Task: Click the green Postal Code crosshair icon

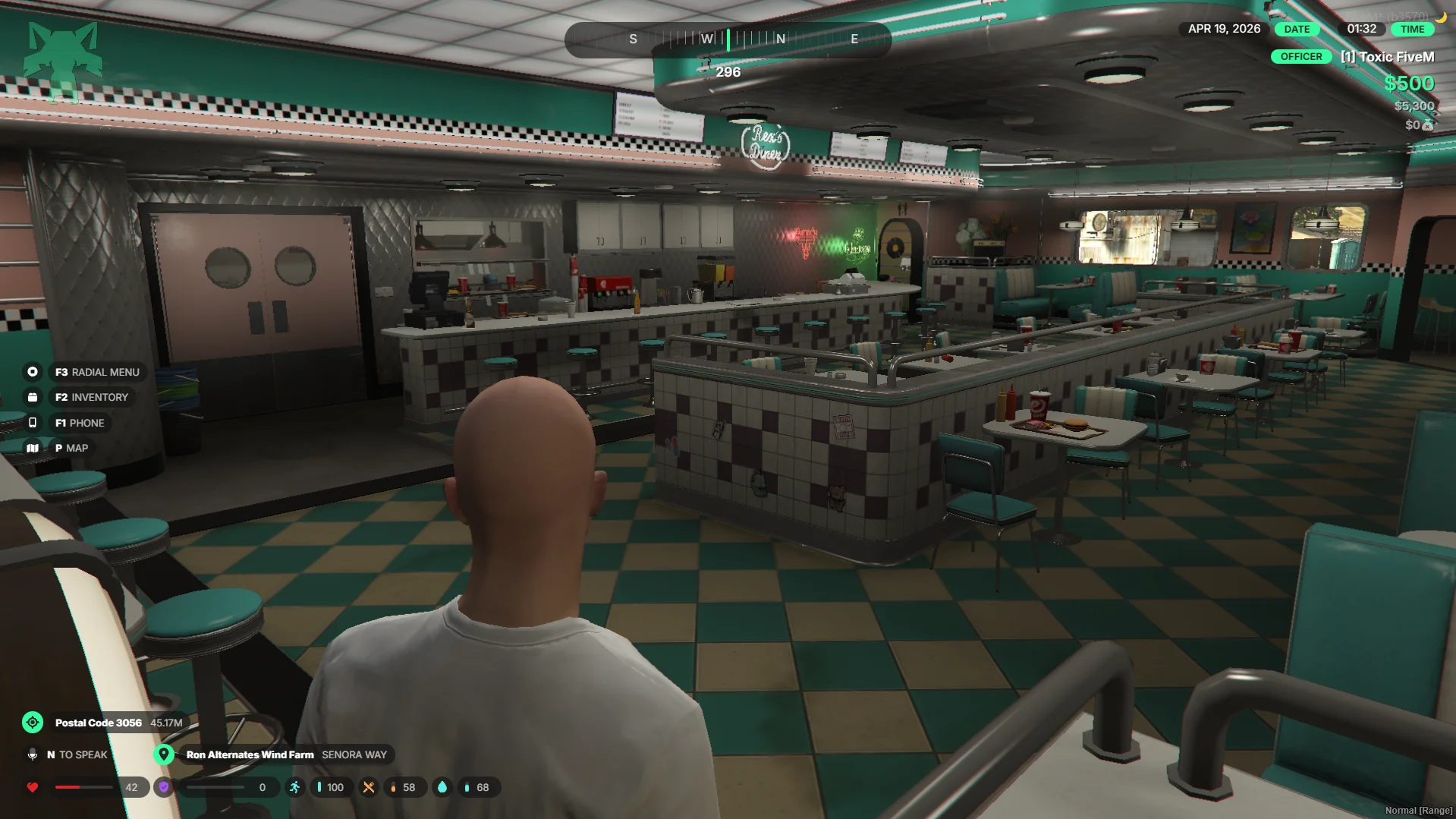Action: [x=33, y=723]
